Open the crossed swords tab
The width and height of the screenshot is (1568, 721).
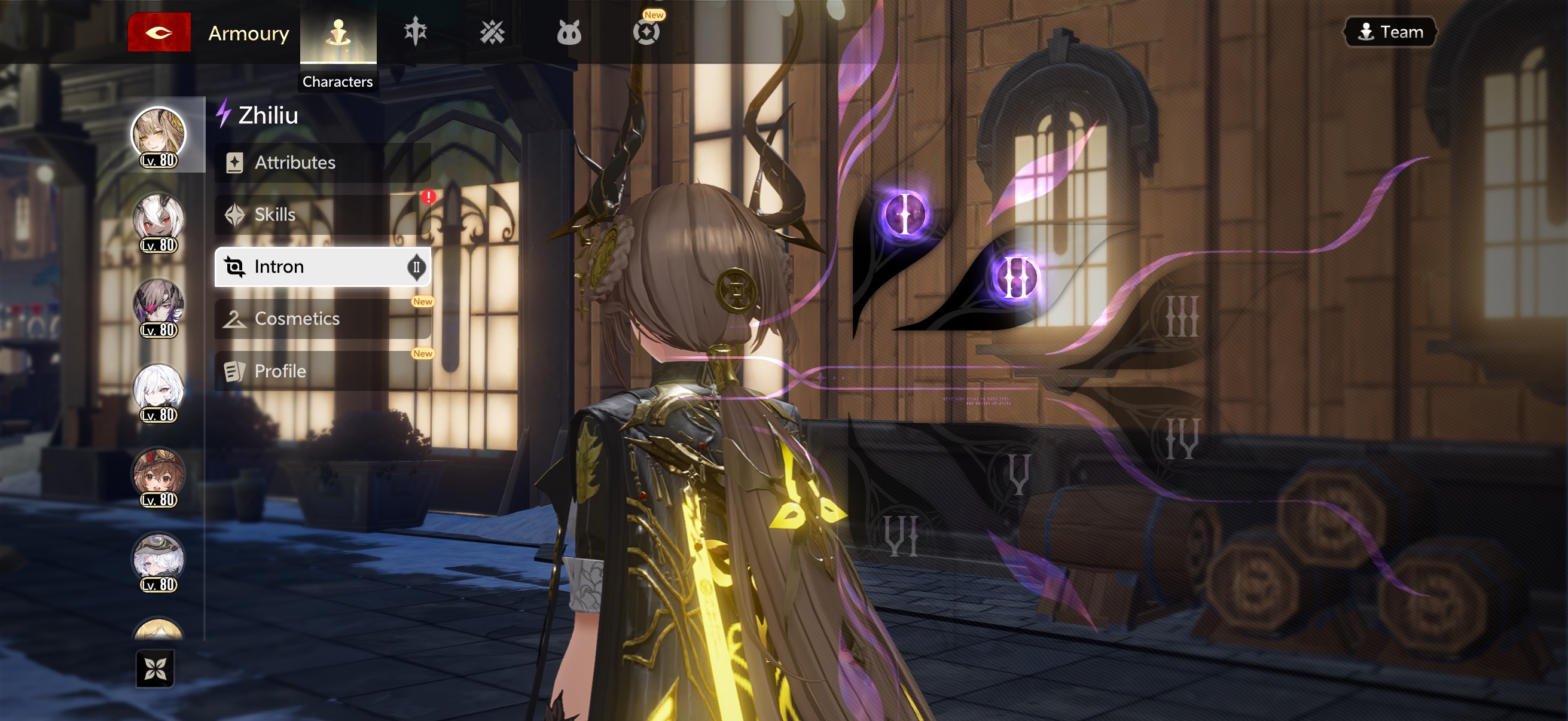tap(492, 32)
